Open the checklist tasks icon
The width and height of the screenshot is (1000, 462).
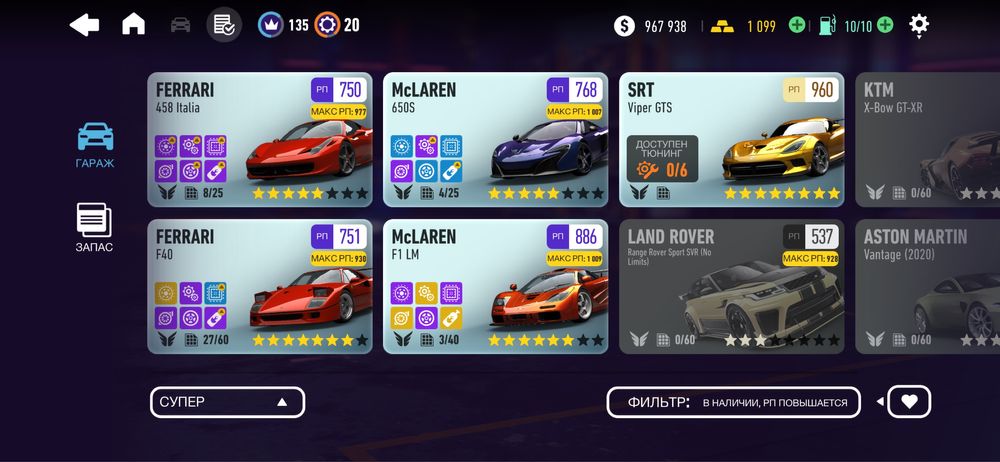tap(224, 25)
